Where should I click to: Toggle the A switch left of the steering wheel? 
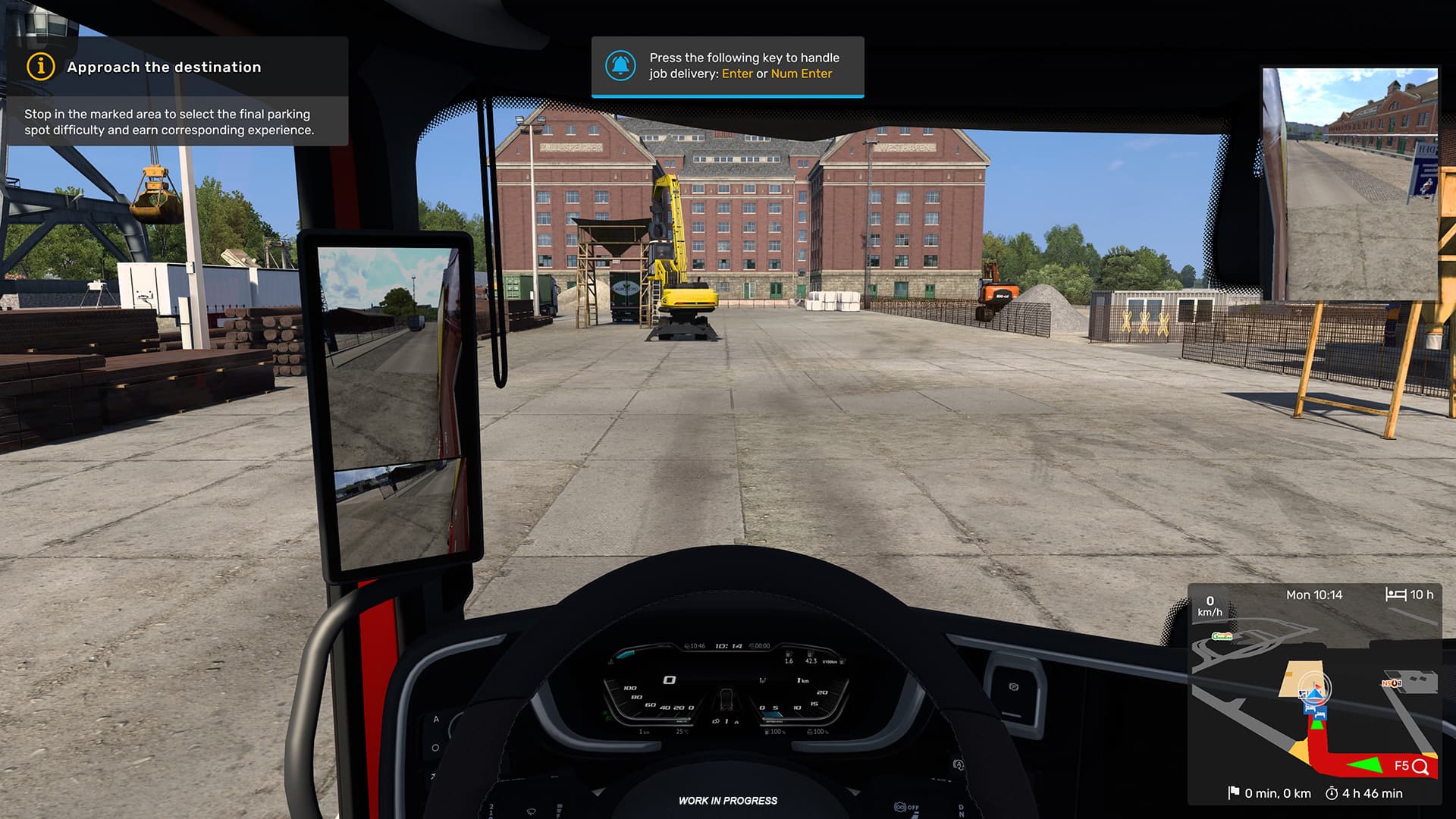[x=436, y=719]
